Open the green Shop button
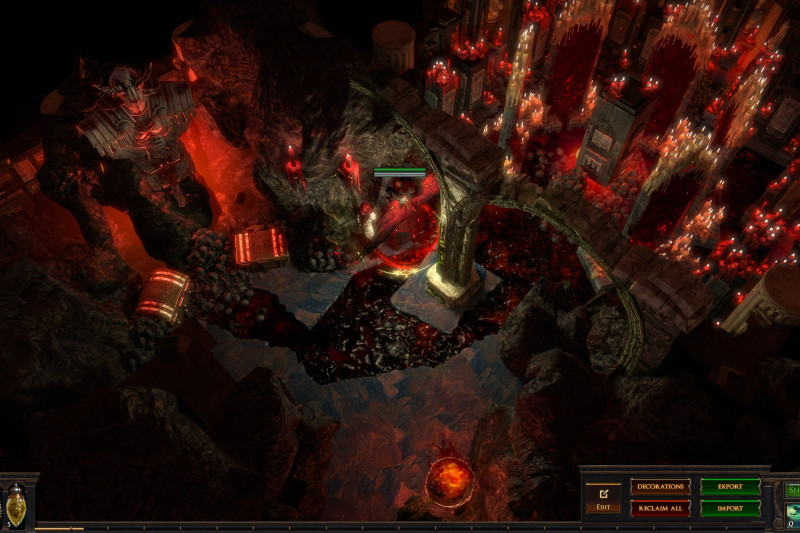Viewport: 800px width, 533px height. point(792,490)
